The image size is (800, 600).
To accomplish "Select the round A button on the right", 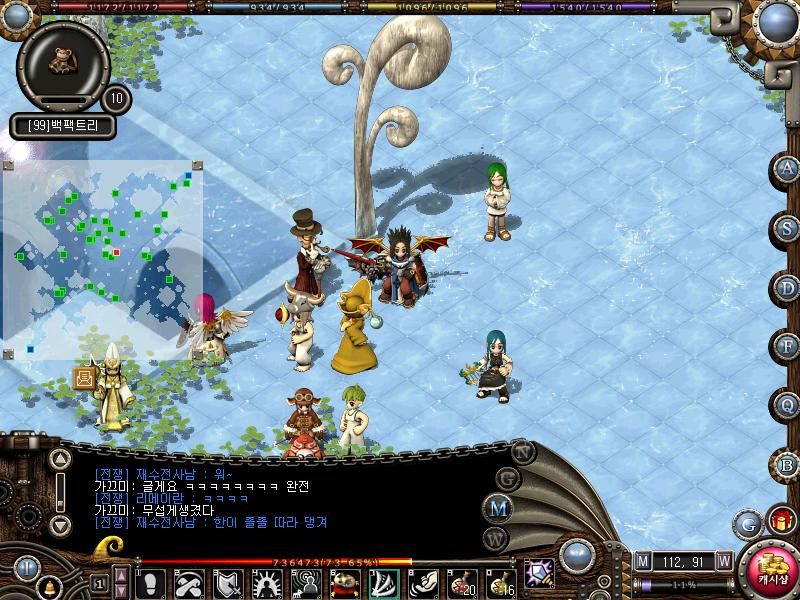I will coord(787,169).
